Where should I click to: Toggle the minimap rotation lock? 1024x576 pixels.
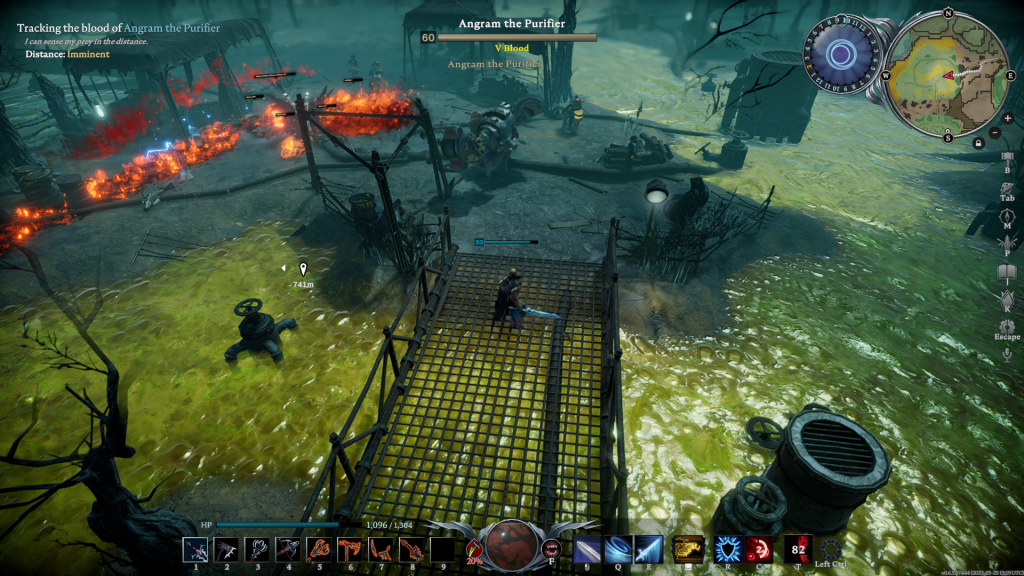coord(977,143)
